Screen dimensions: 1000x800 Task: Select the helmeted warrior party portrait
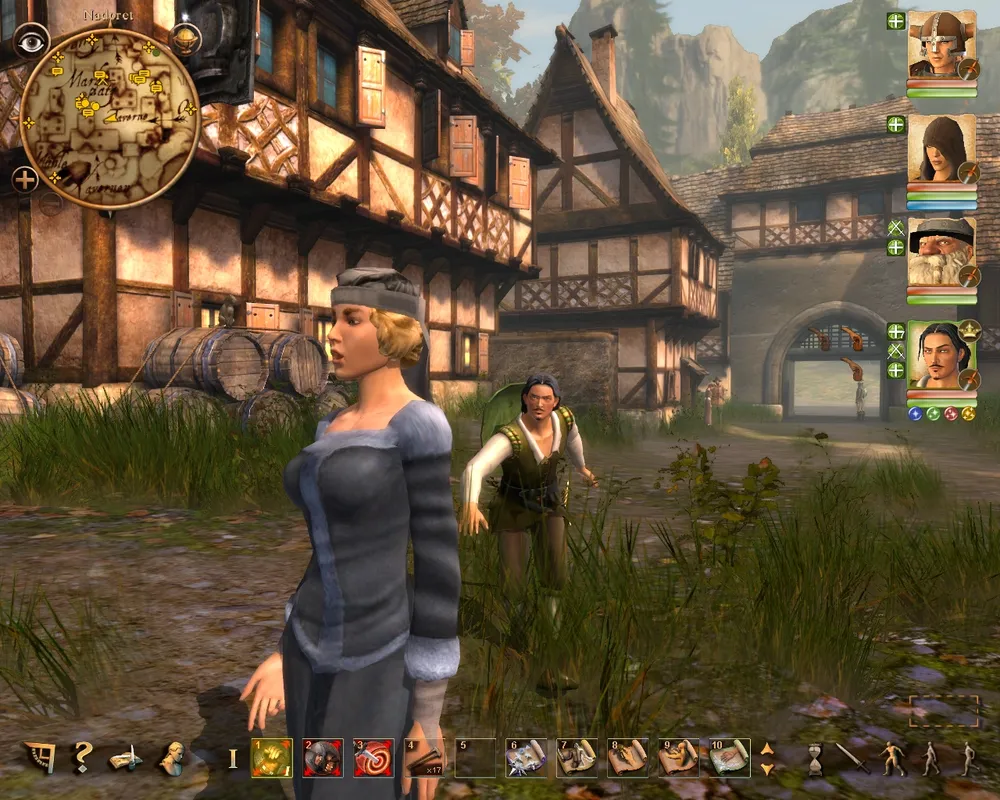click(x=941, y=46)
